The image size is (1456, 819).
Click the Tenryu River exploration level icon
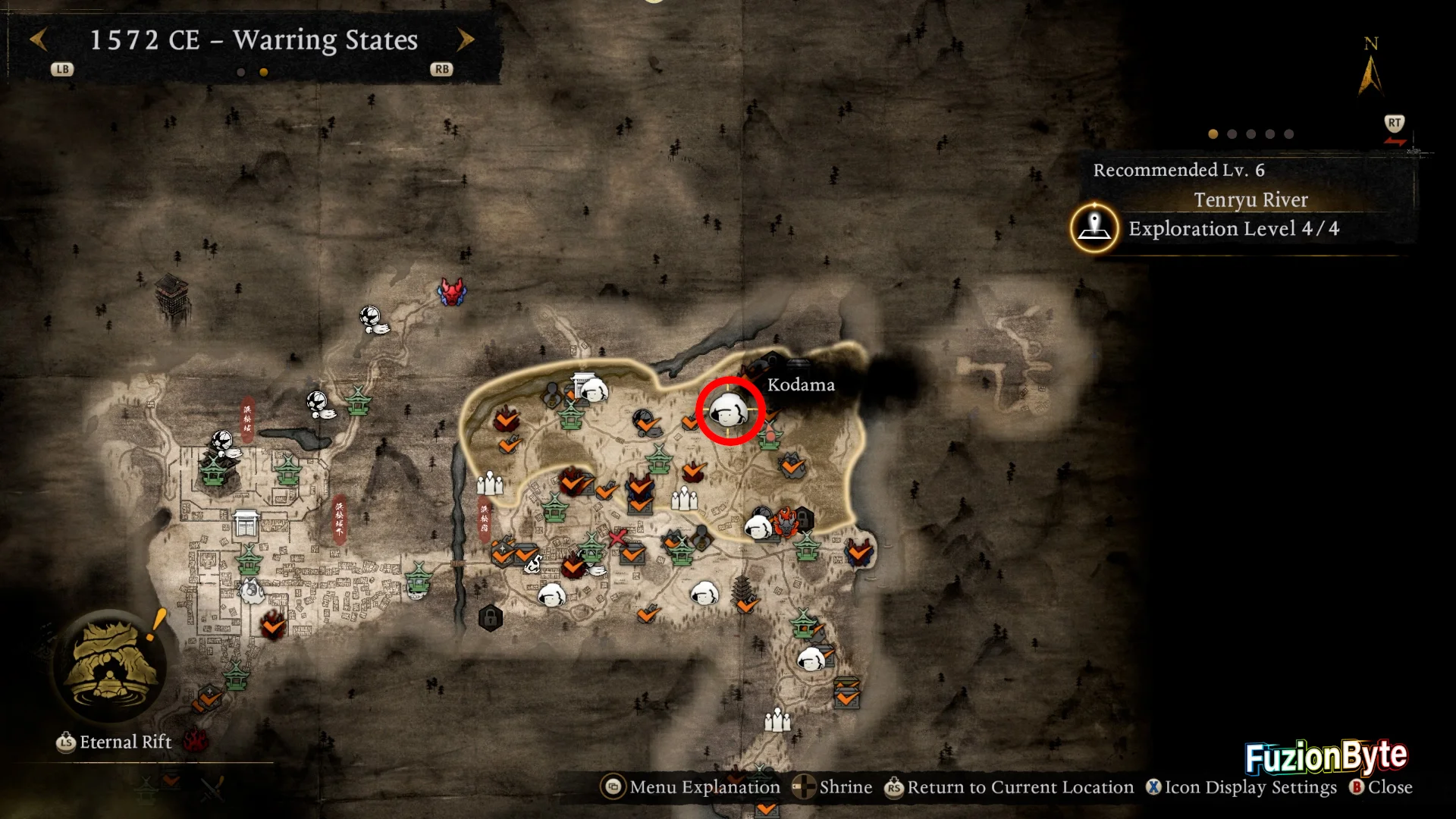pyautogui.click(x=1094, y=227)
